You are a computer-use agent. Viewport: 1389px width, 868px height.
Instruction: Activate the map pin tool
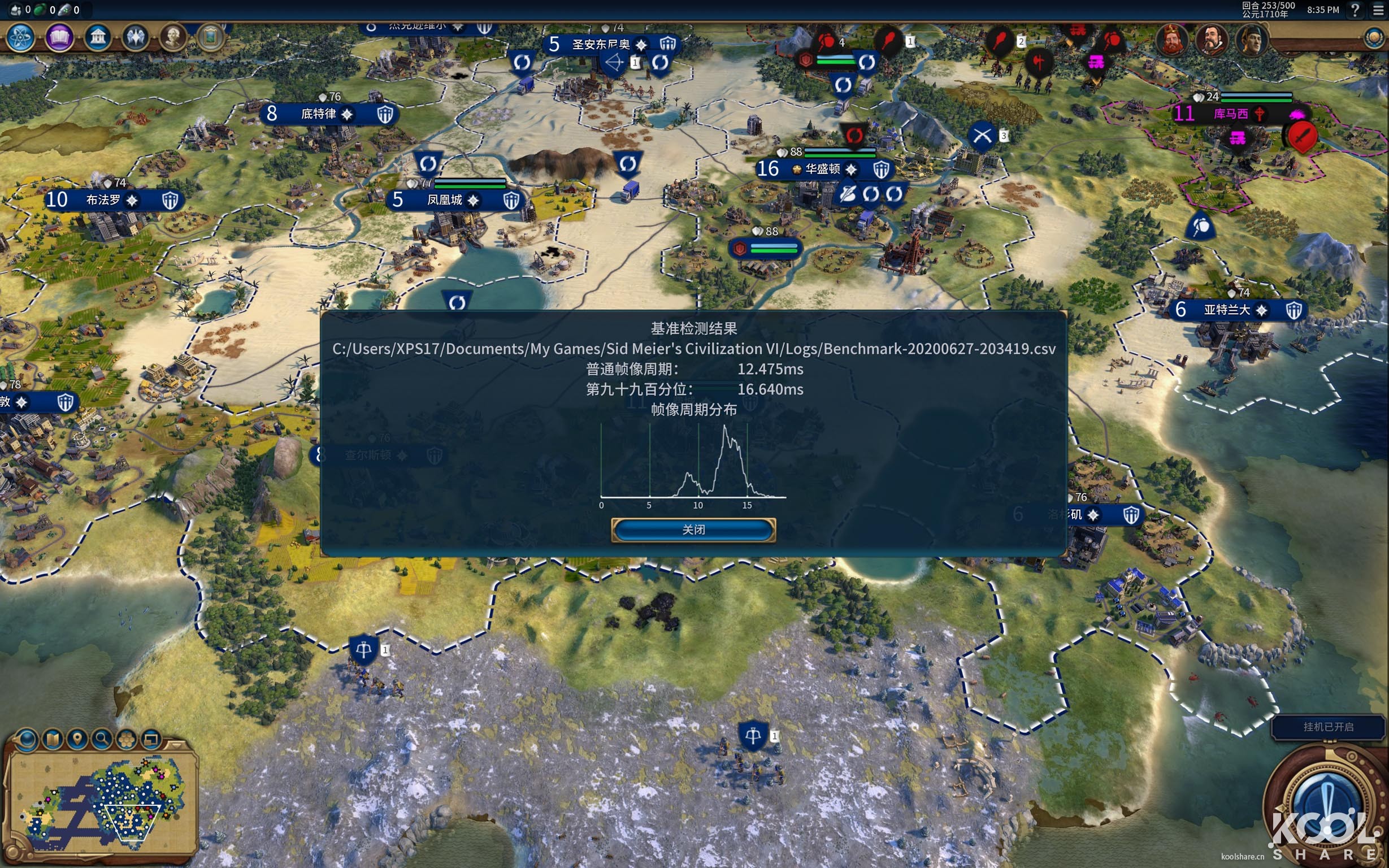[x=77, y=739]
